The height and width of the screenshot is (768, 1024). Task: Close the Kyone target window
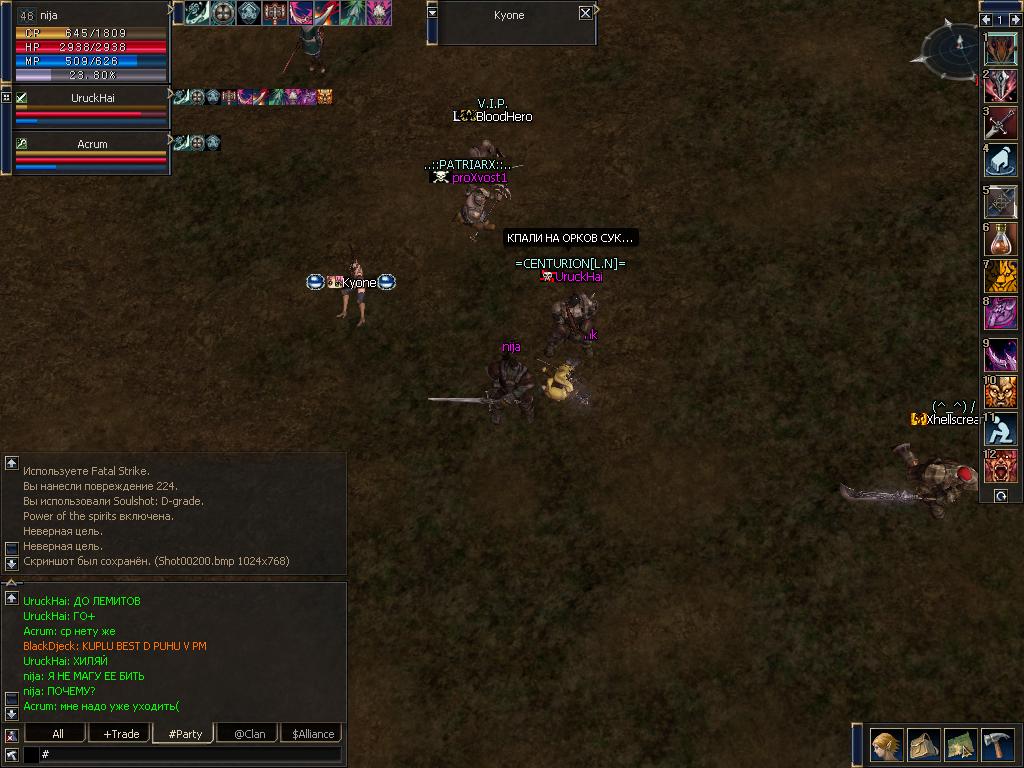click(585, 14)
